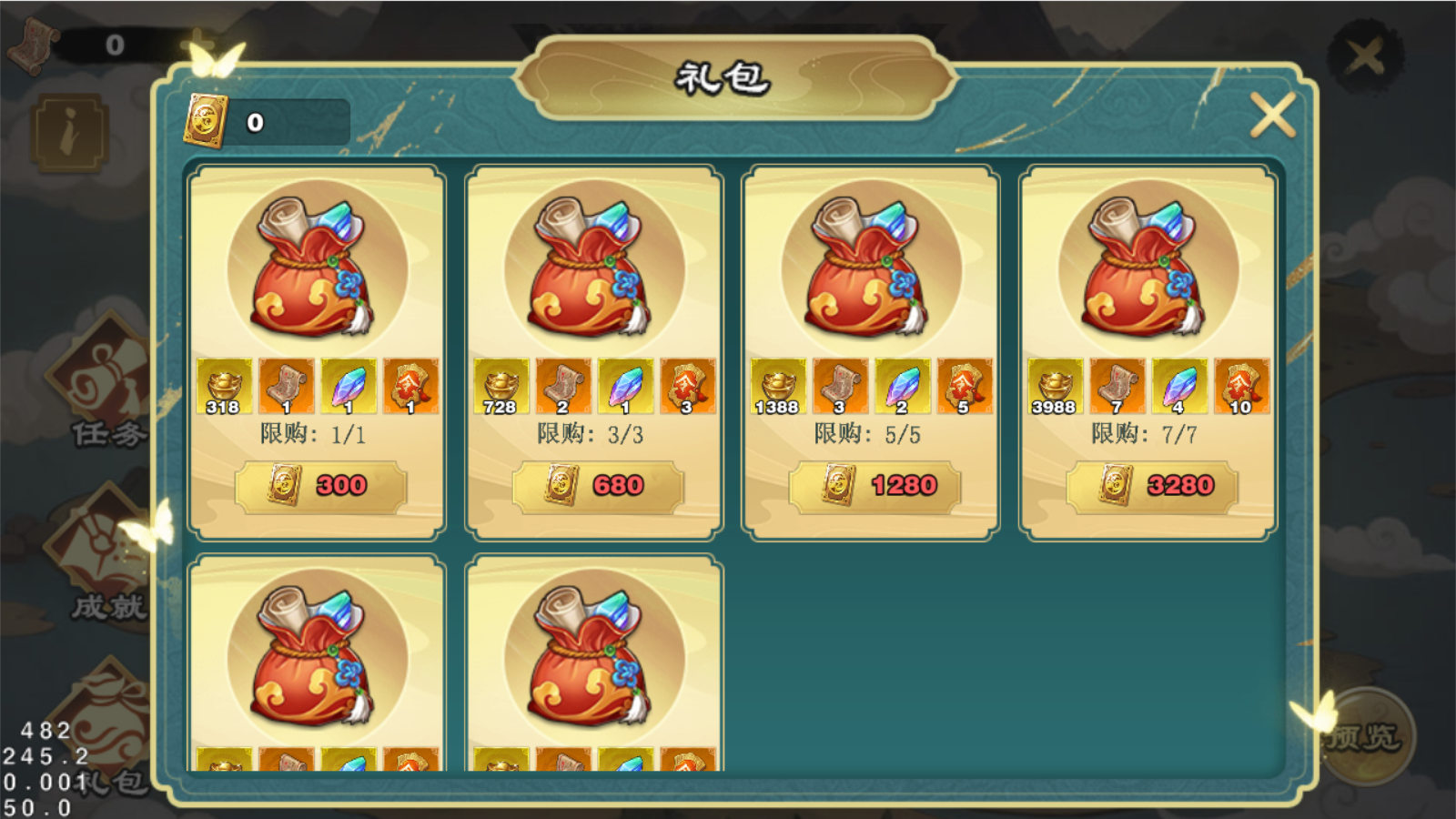Inspect the red envelope reward showing 10
The image size is (1456, 819).
coord(1241,387)
